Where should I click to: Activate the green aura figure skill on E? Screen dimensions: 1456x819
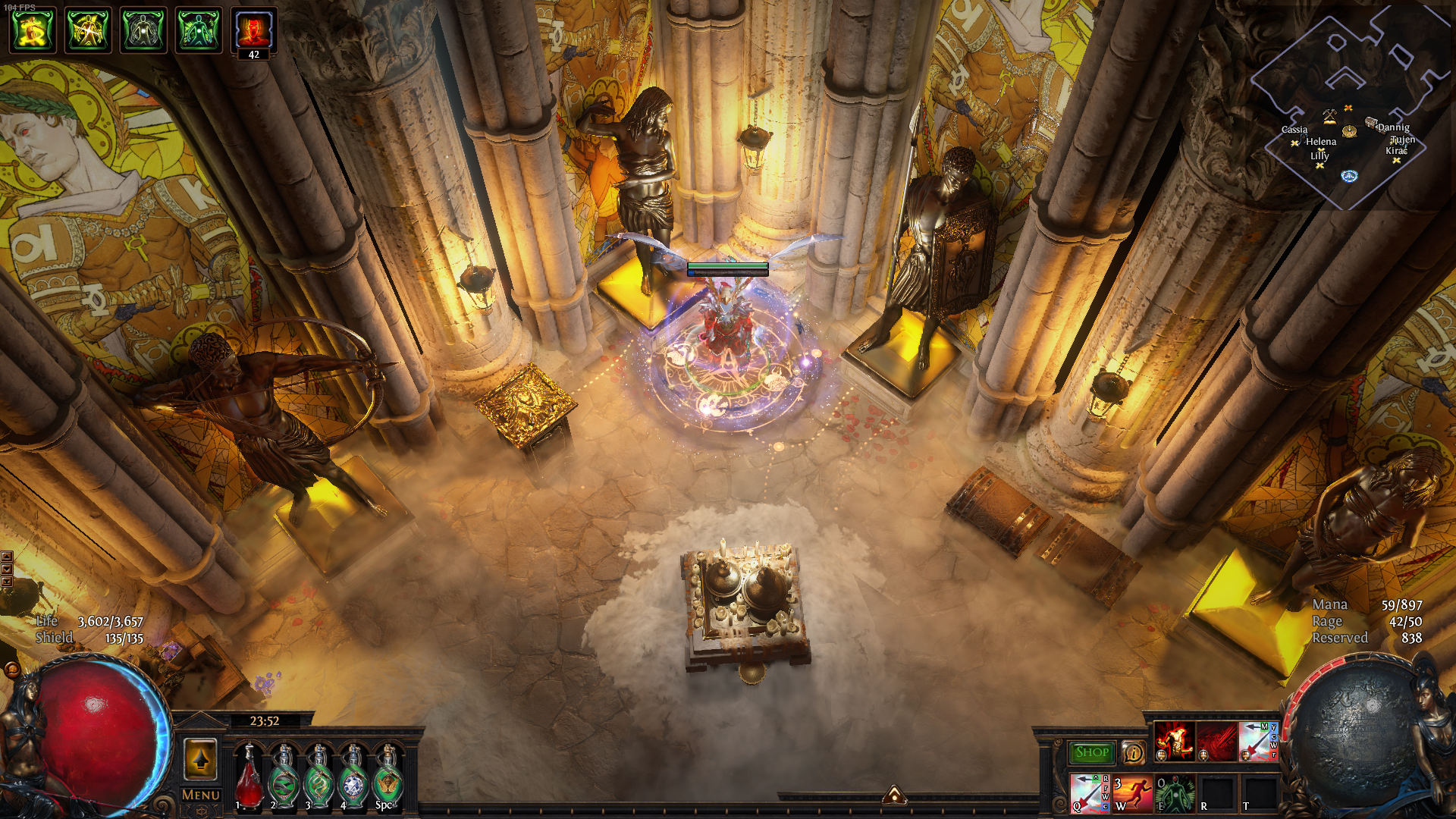pos(1175,793)
